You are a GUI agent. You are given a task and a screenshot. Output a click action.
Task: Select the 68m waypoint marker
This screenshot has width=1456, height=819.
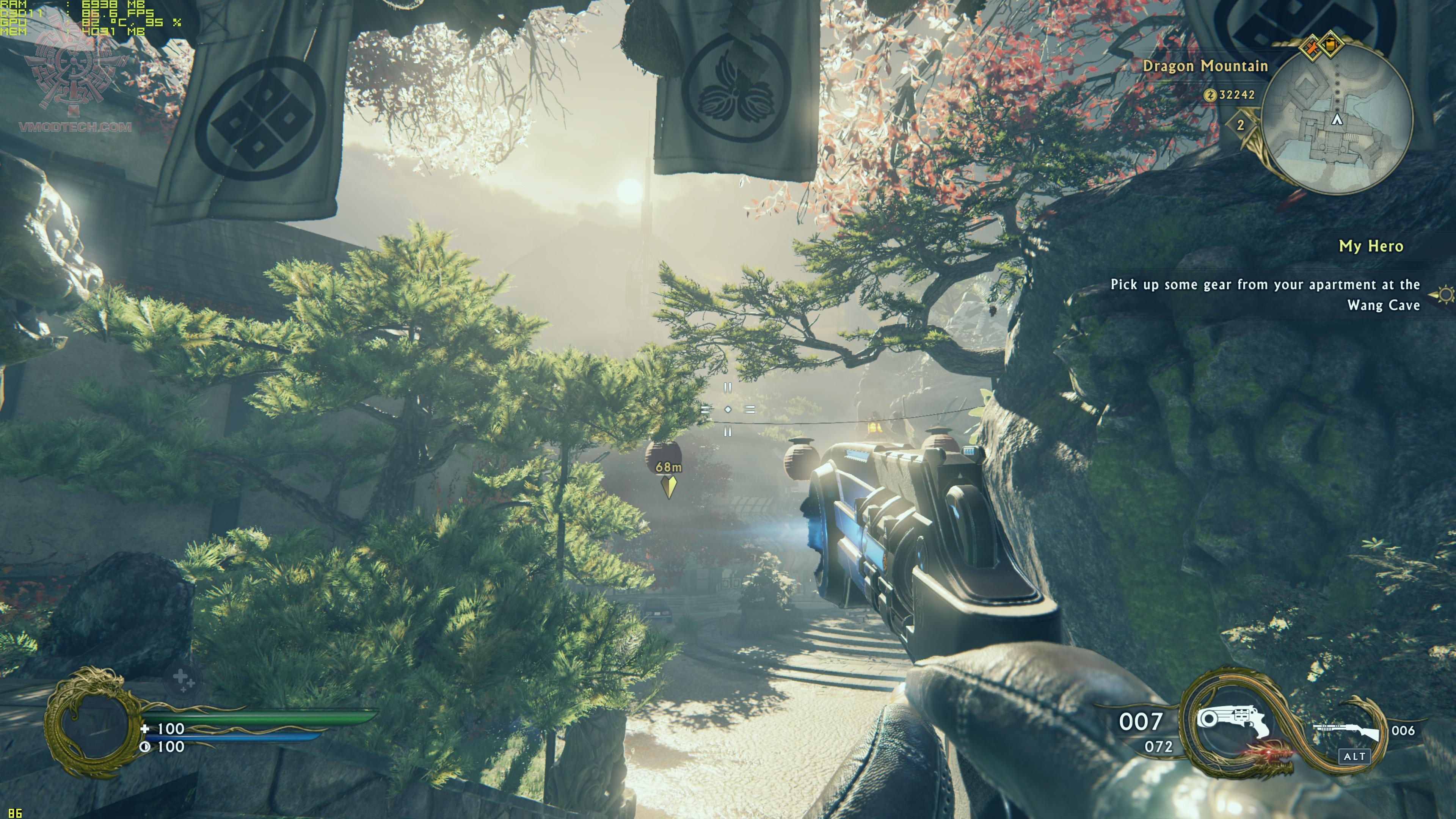click(x=669, y=485)
